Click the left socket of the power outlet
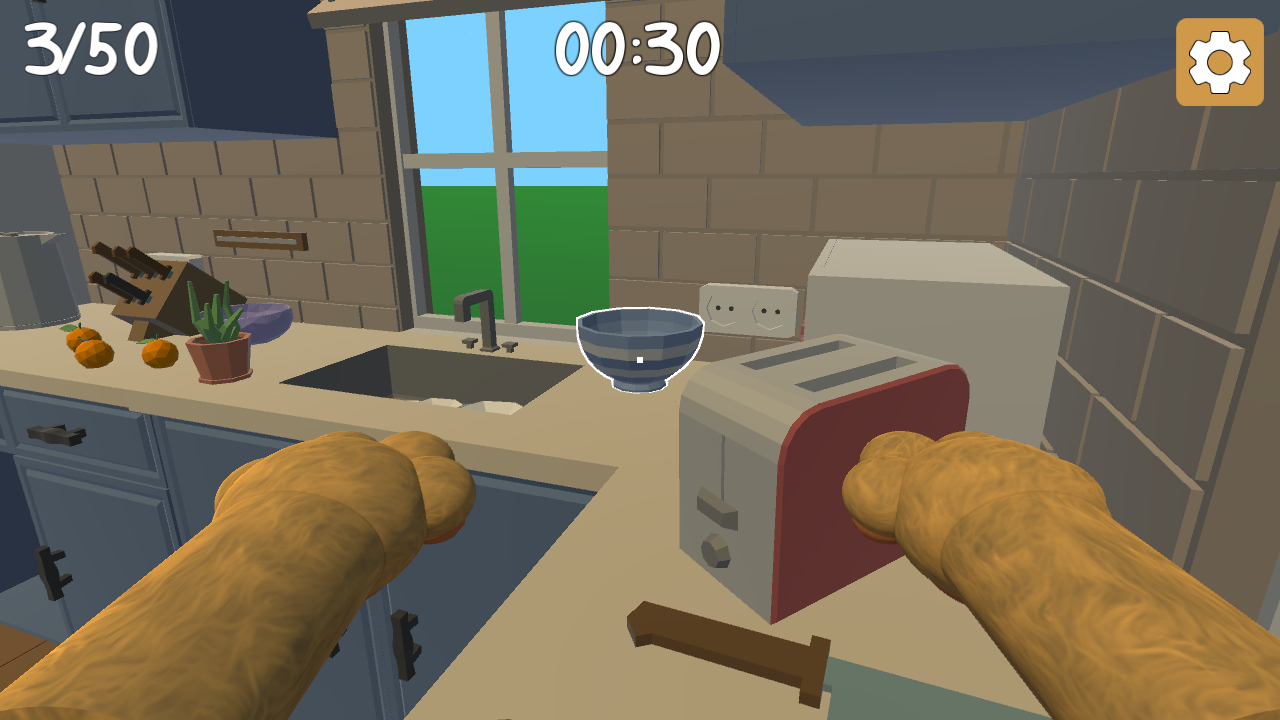The image size is (1280, 720). click(x=722, y=308)
